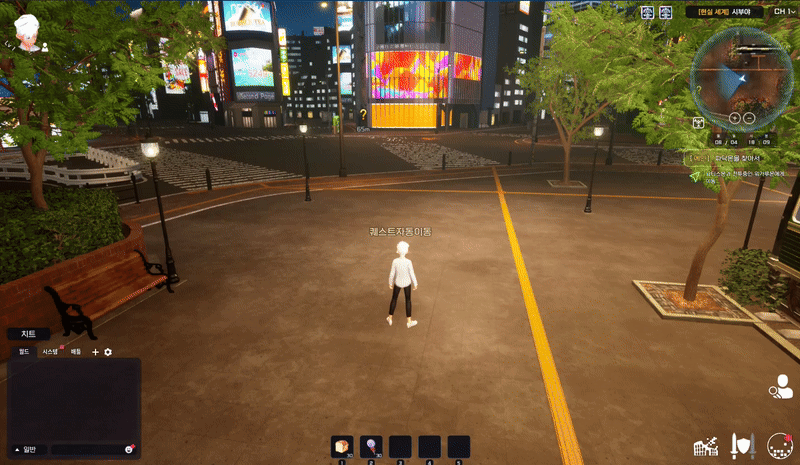Open the player search icon
The image size is (800, 465).
[780, 388]
